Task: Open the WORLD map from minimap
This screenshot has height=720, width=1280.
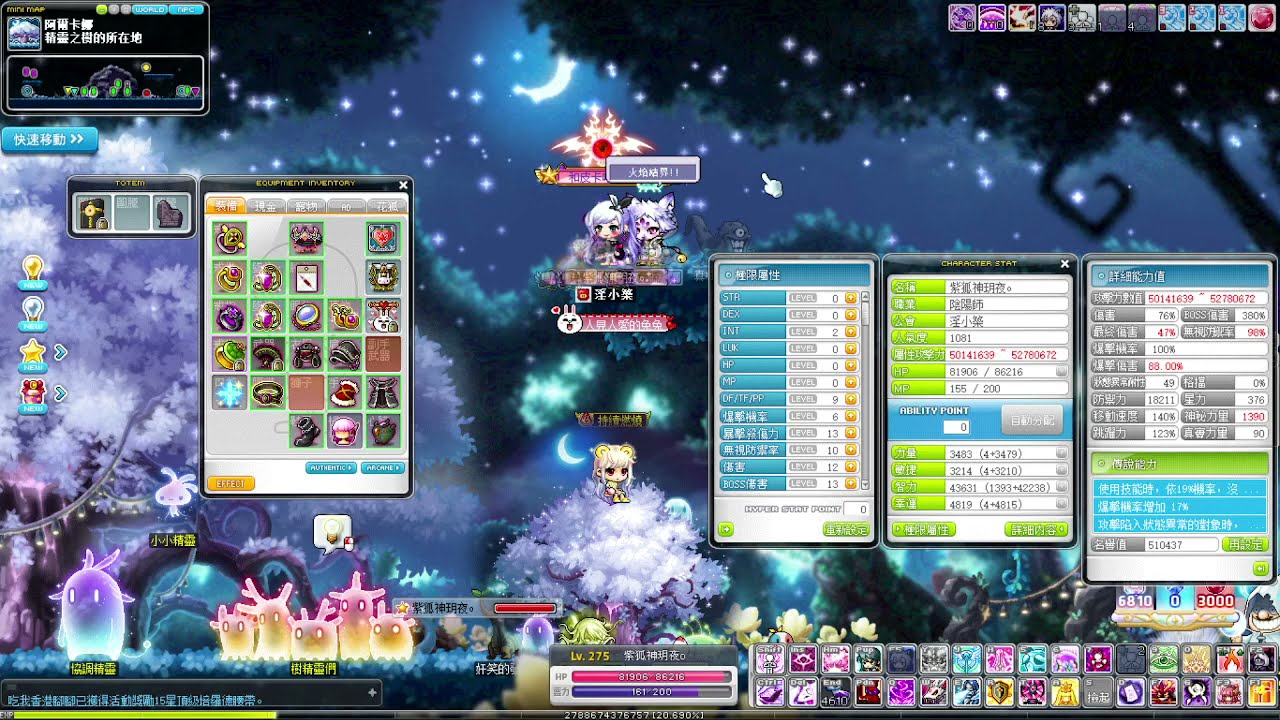Action: [x=150, y=9]
